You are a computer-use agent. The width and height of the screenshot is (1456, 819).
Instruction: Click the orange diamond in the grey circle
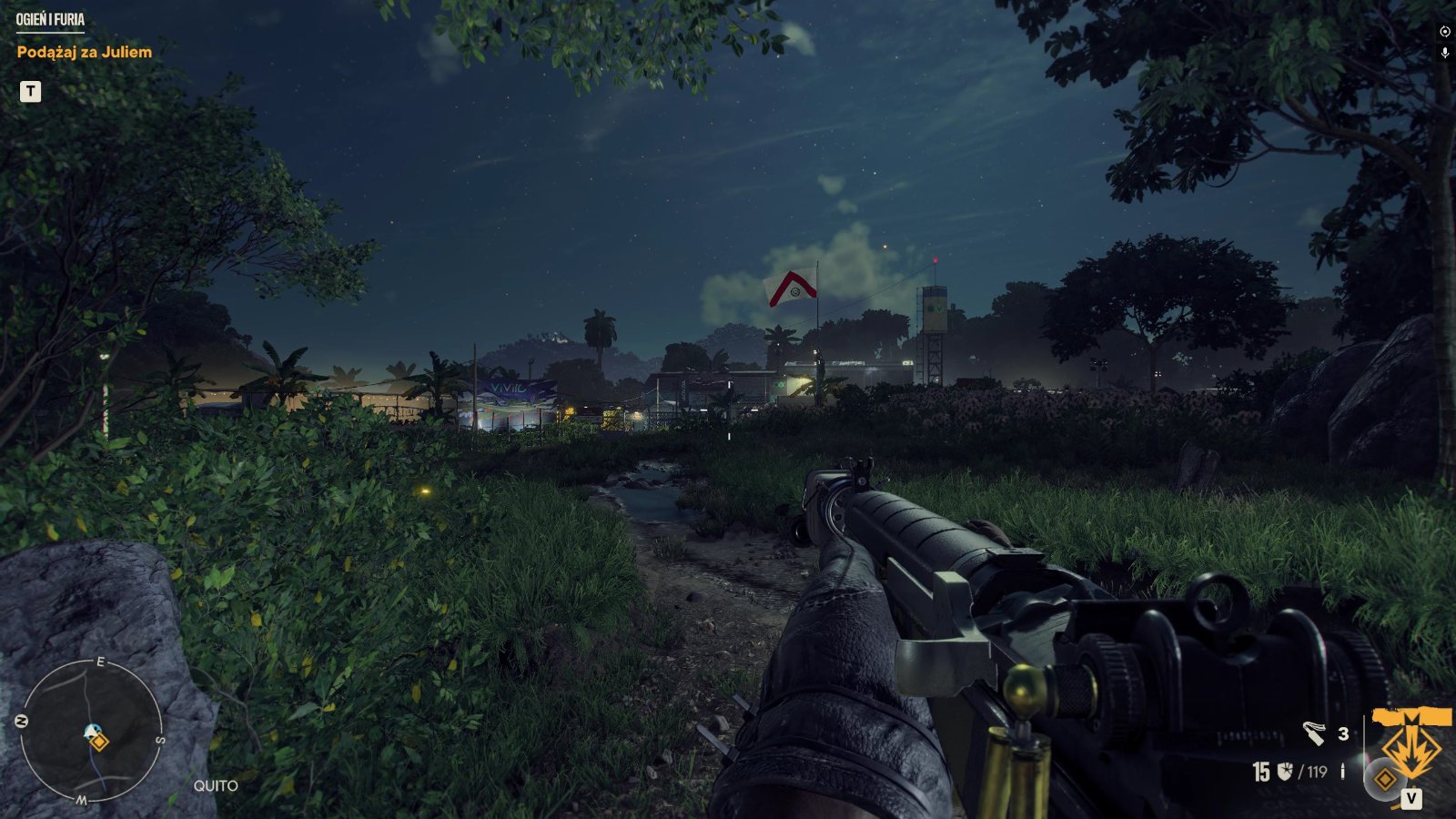pyautogui.click(x=1385, y=780)
